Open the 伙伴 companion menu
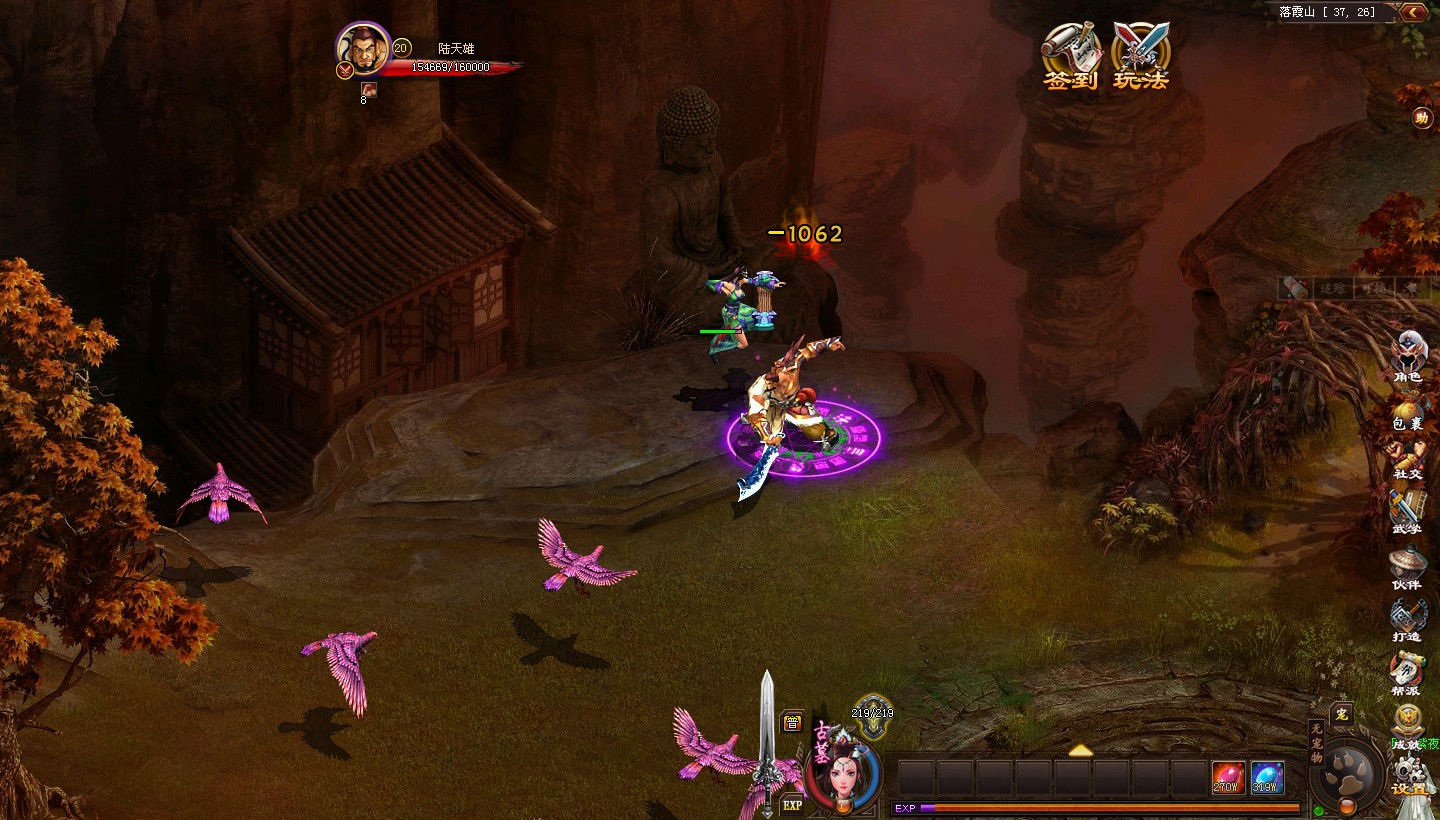The image size is (1440, 820). (x=1407, y=565)
